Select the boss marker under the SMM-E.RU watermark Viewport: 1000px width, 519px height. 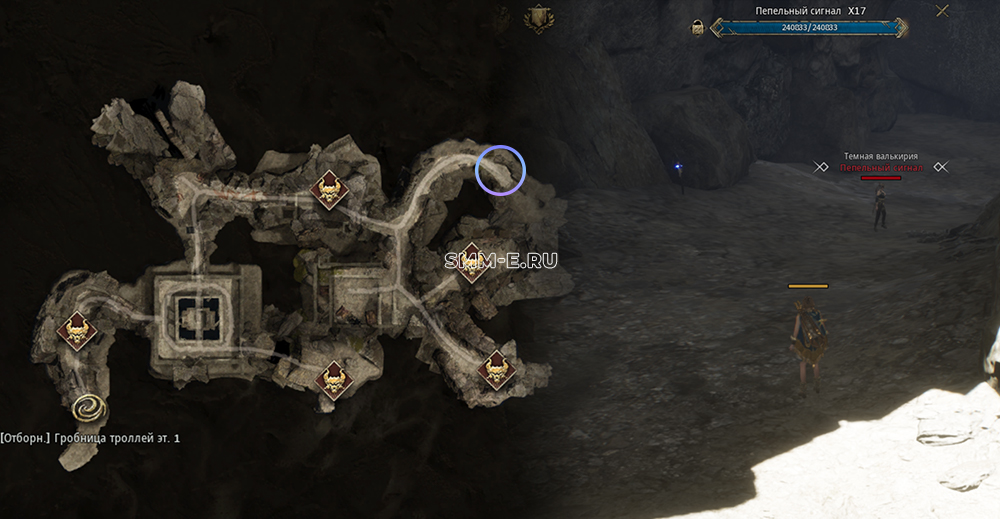[x=470, y=264]
